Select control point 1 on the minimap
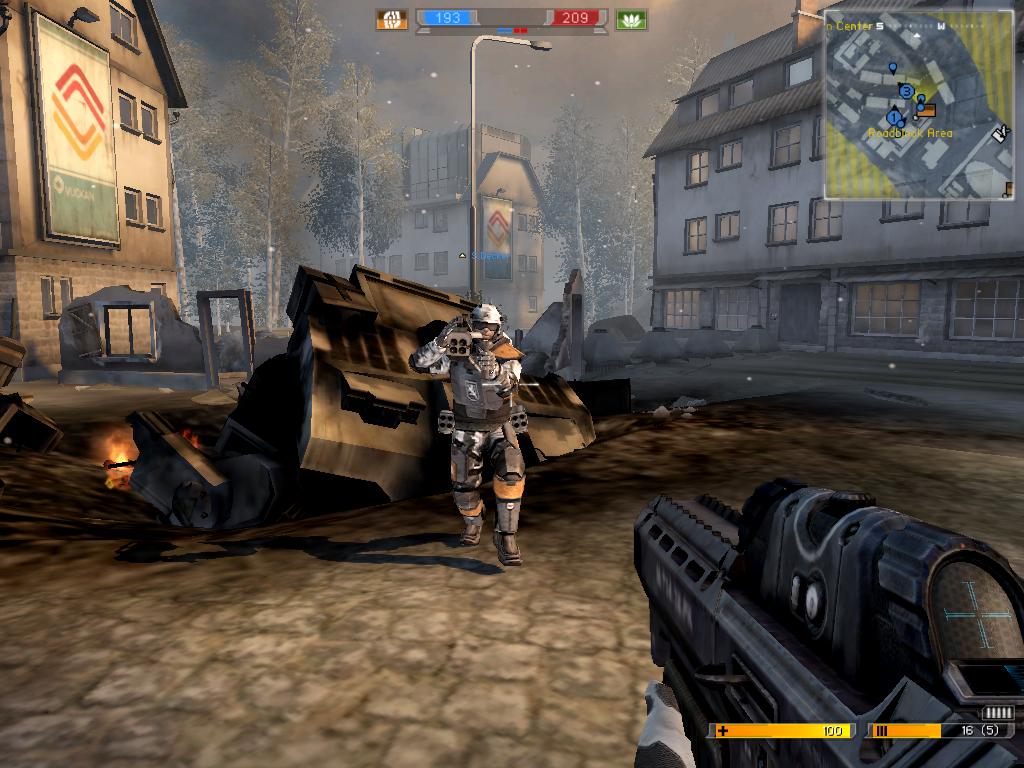 pos(894,118)
